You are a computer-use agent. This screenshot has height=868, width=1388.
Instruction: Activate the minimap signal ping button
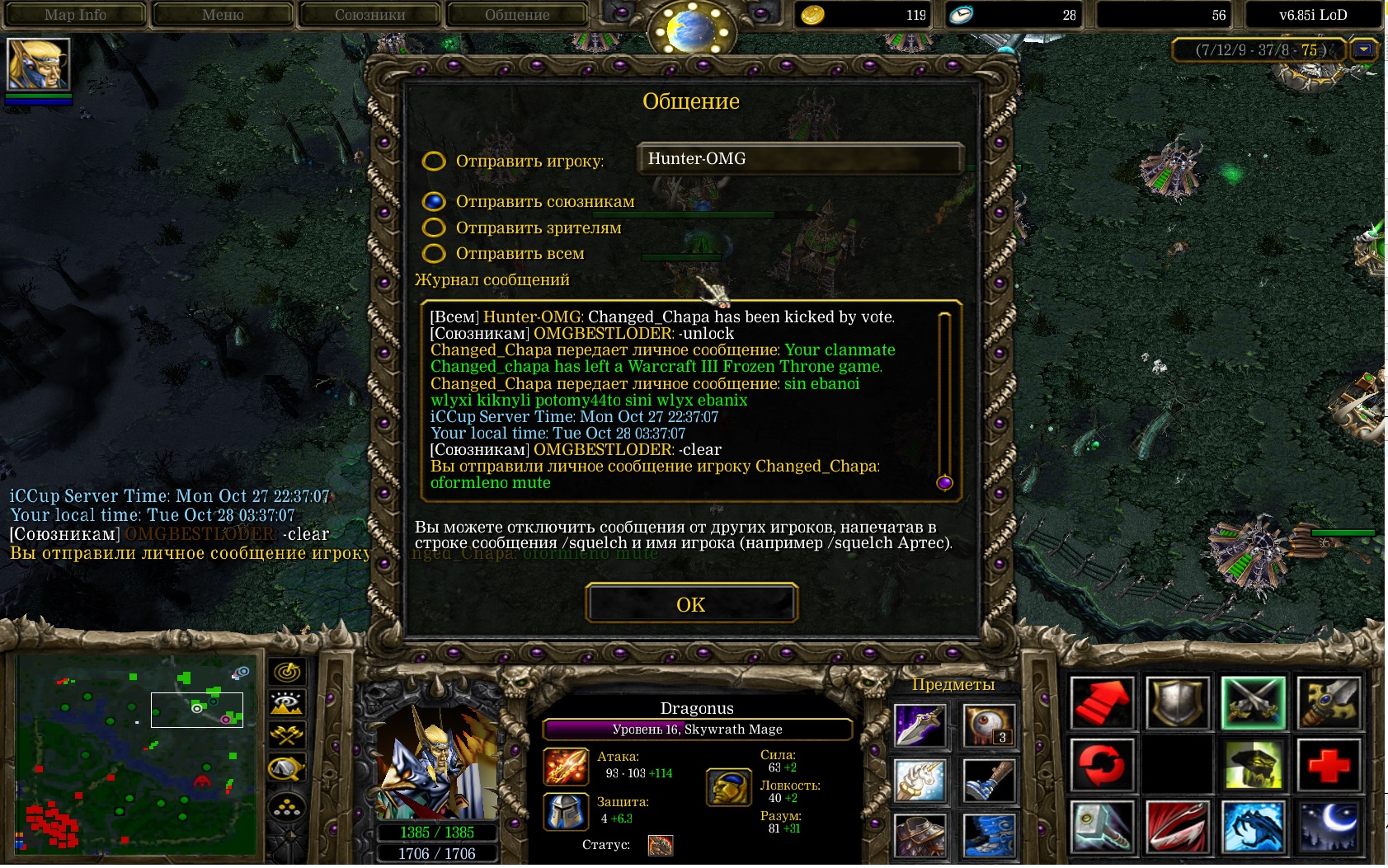(287, 672)
